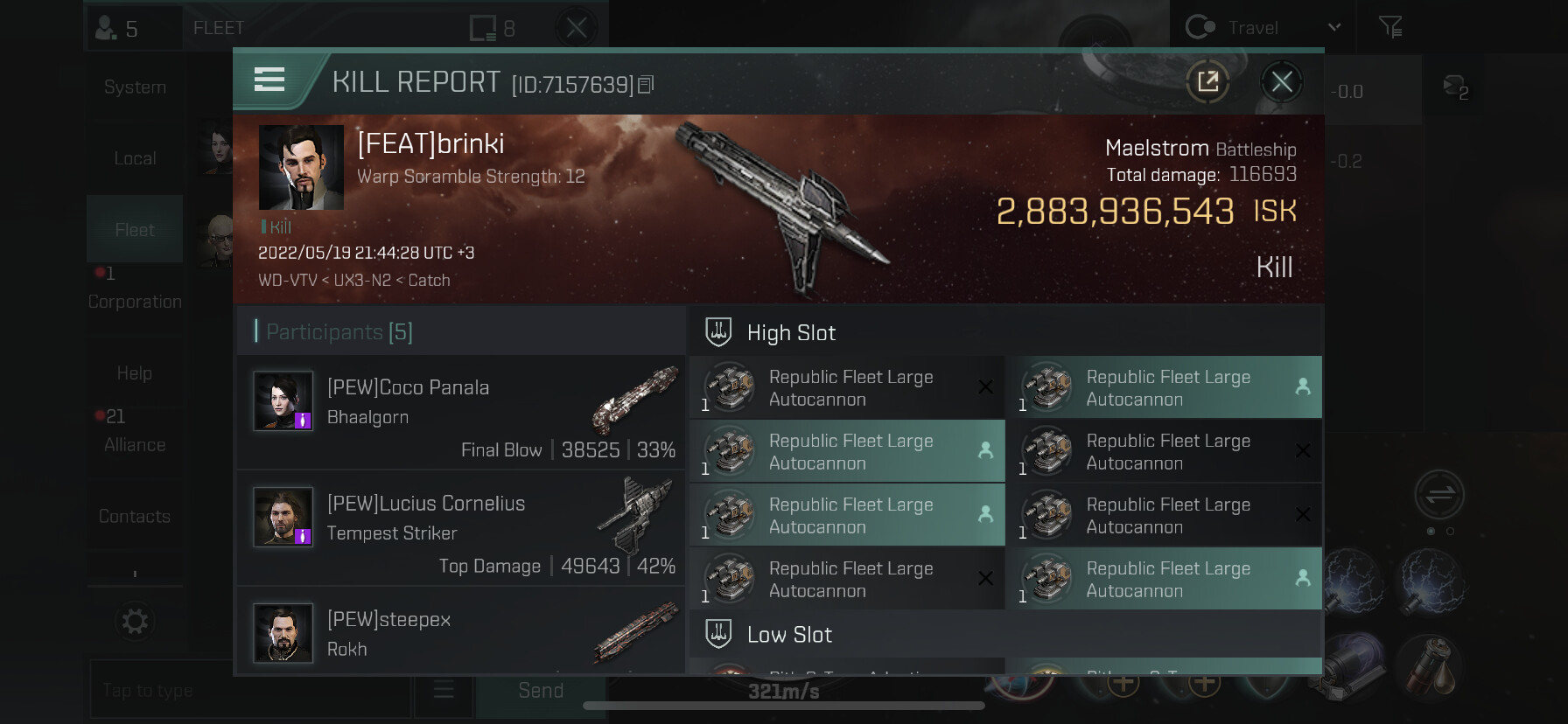Open the Contacts tab
Screen dimensions: 1568x724
[x=135, y=516]
